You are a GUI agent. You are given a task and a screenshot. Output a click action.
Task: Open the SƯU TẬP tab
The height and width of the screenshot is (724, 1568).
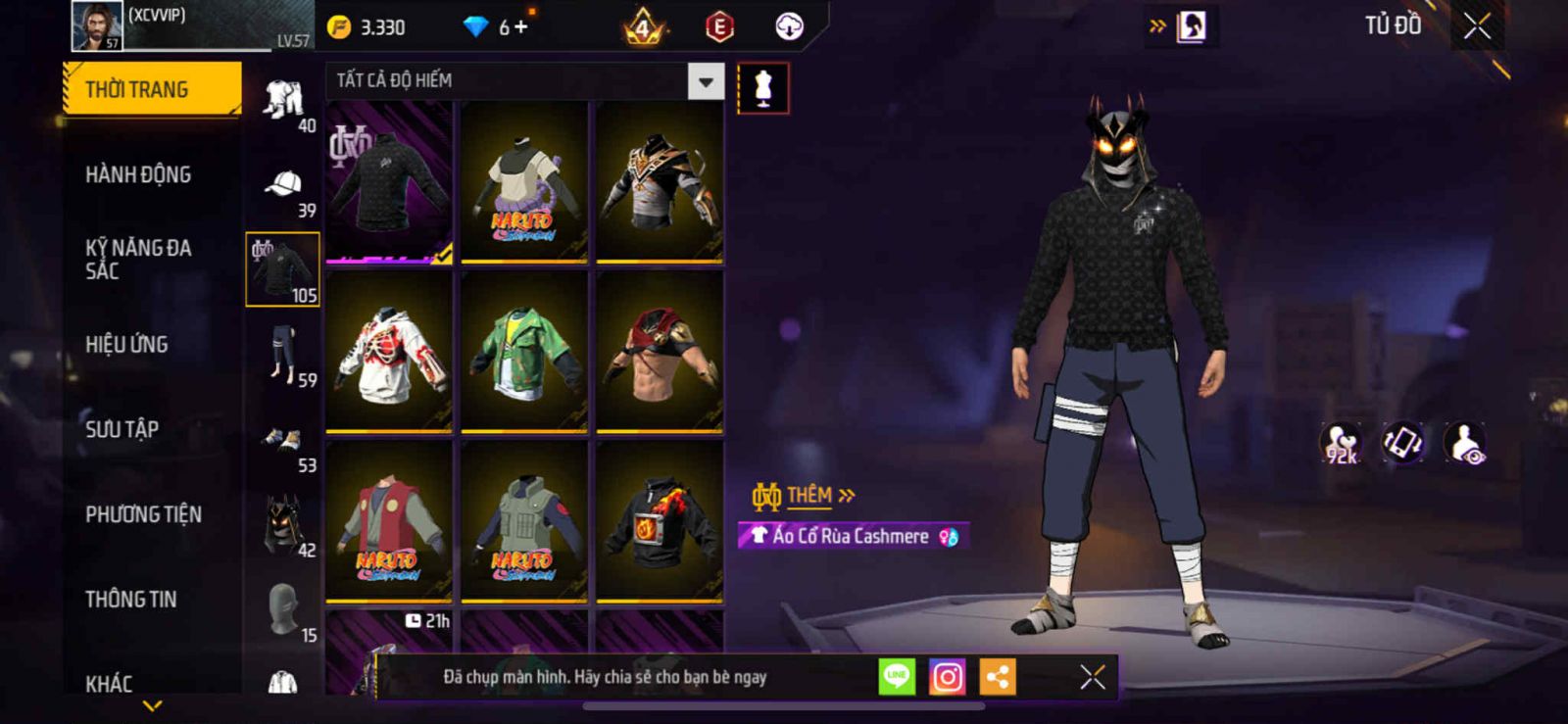coord(122,429)
